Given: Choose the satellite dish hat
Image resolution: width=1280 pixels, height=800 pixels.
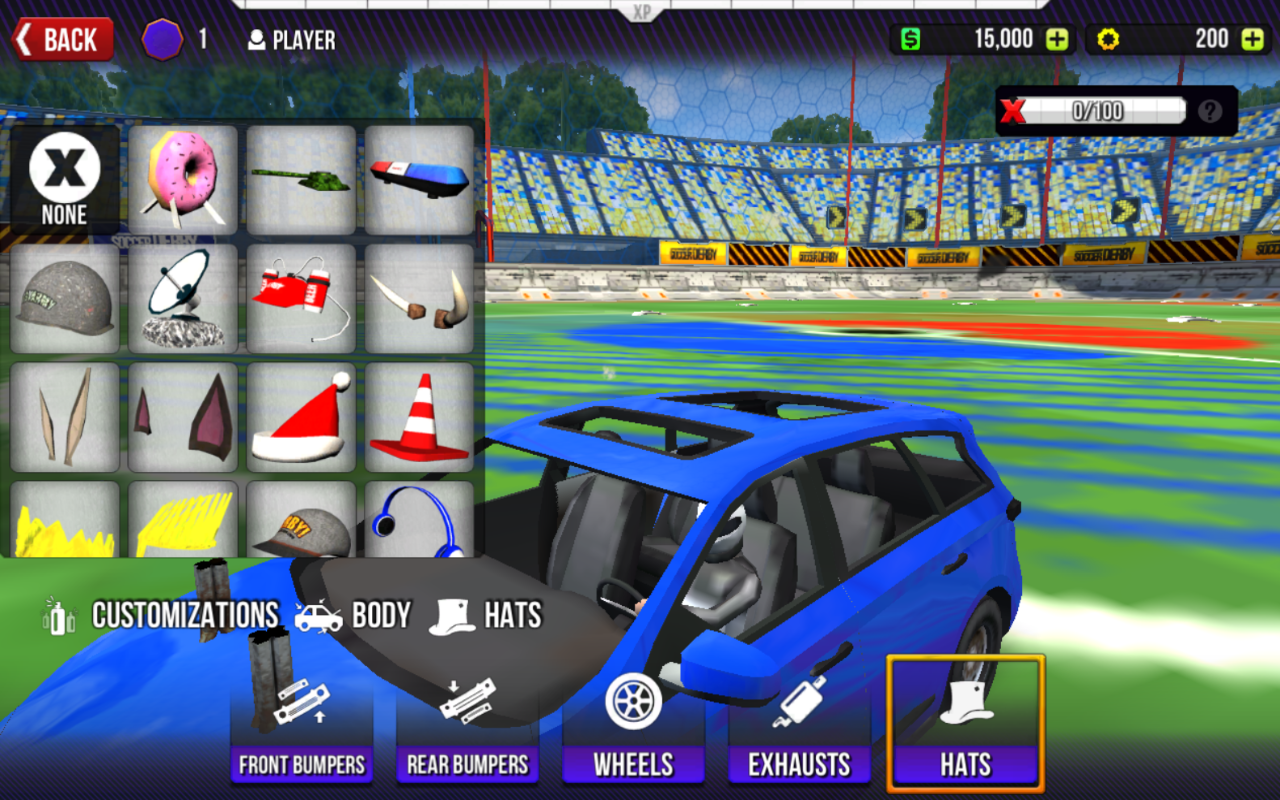Looking at the screenshot, I should coord(183,298).
